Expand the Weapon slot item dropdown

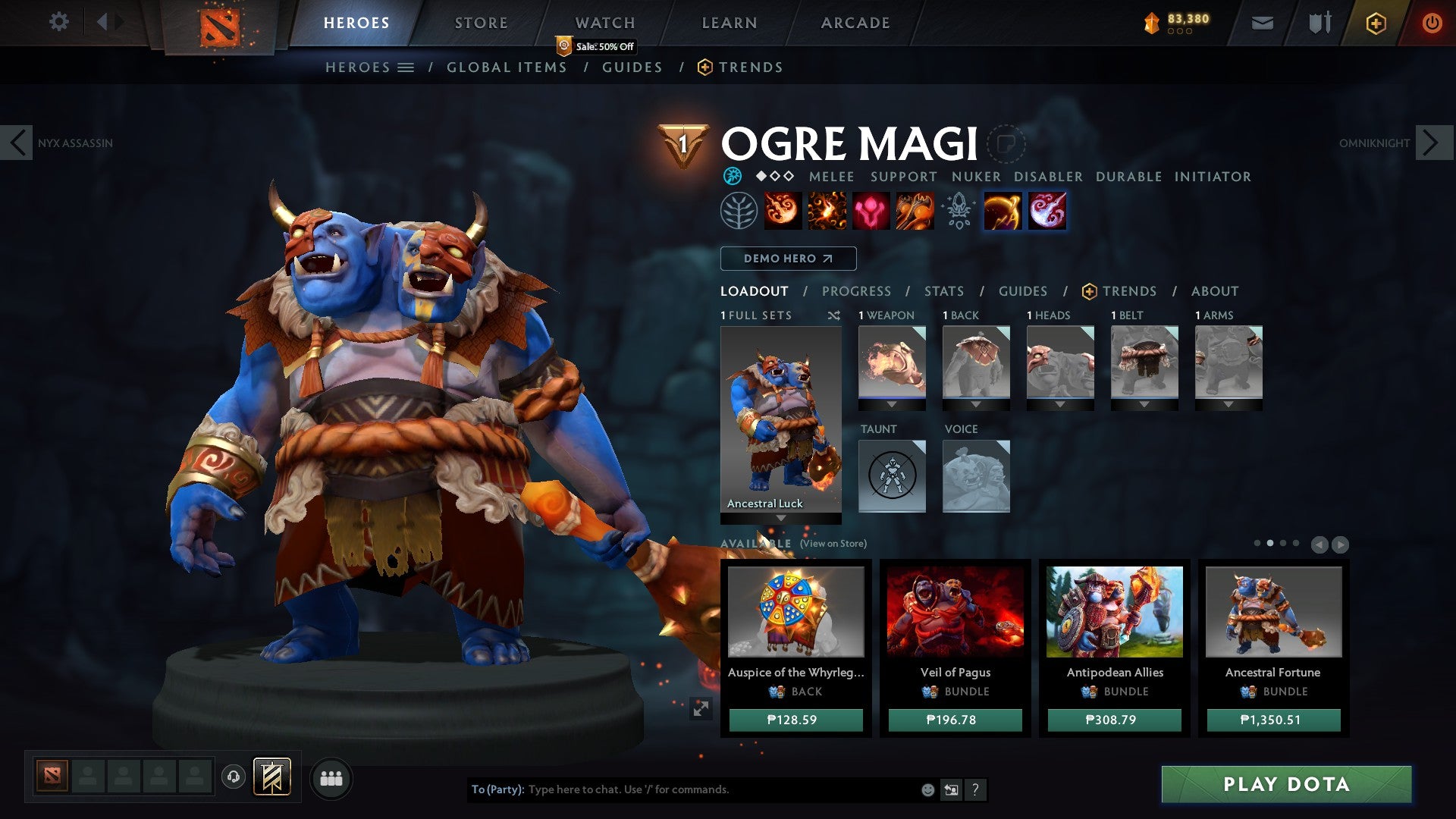pyautogui.click(x=892, y=405)
